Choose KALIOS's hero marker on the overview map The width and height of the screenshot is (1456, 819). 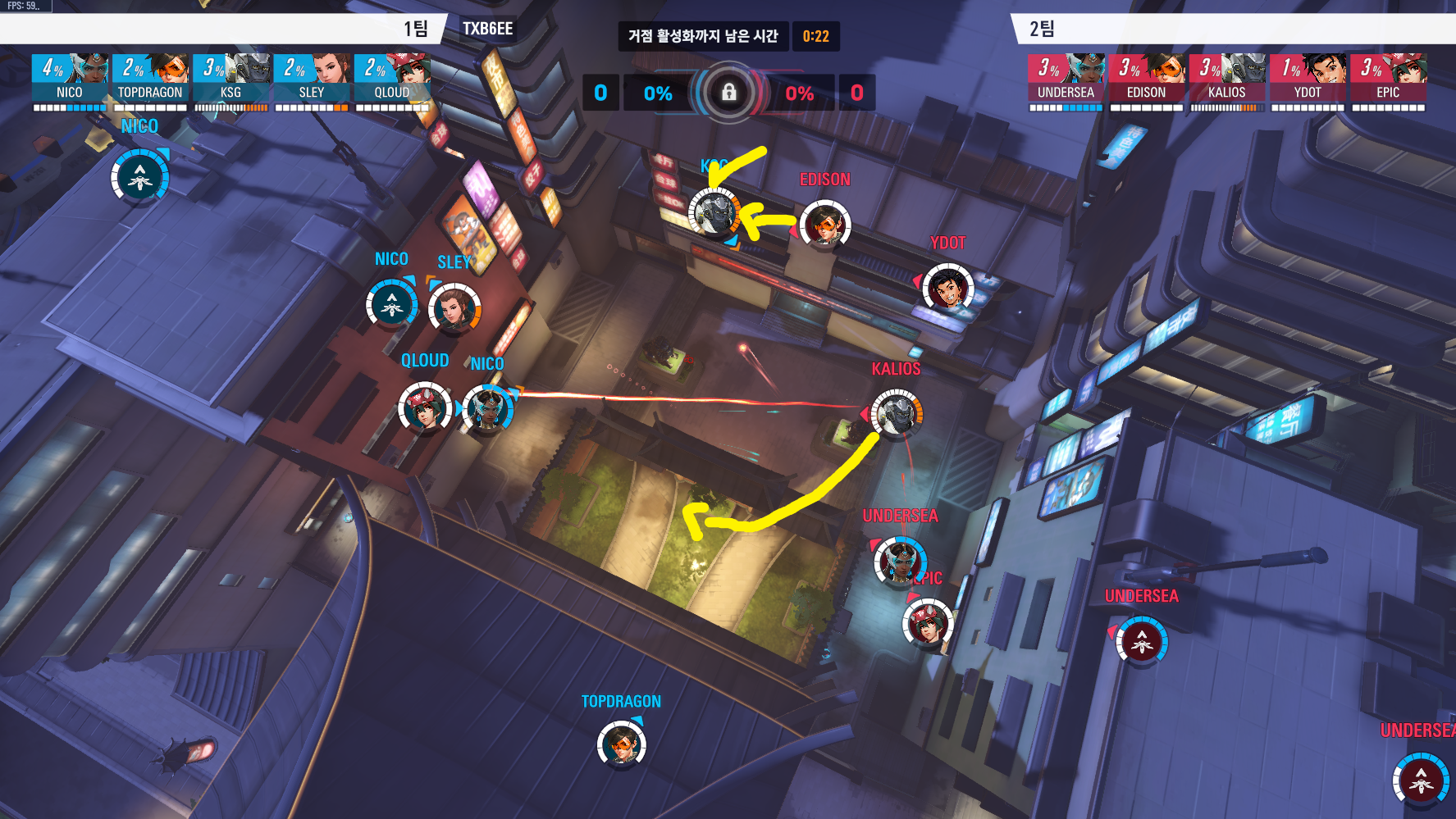tap(897, 414)
